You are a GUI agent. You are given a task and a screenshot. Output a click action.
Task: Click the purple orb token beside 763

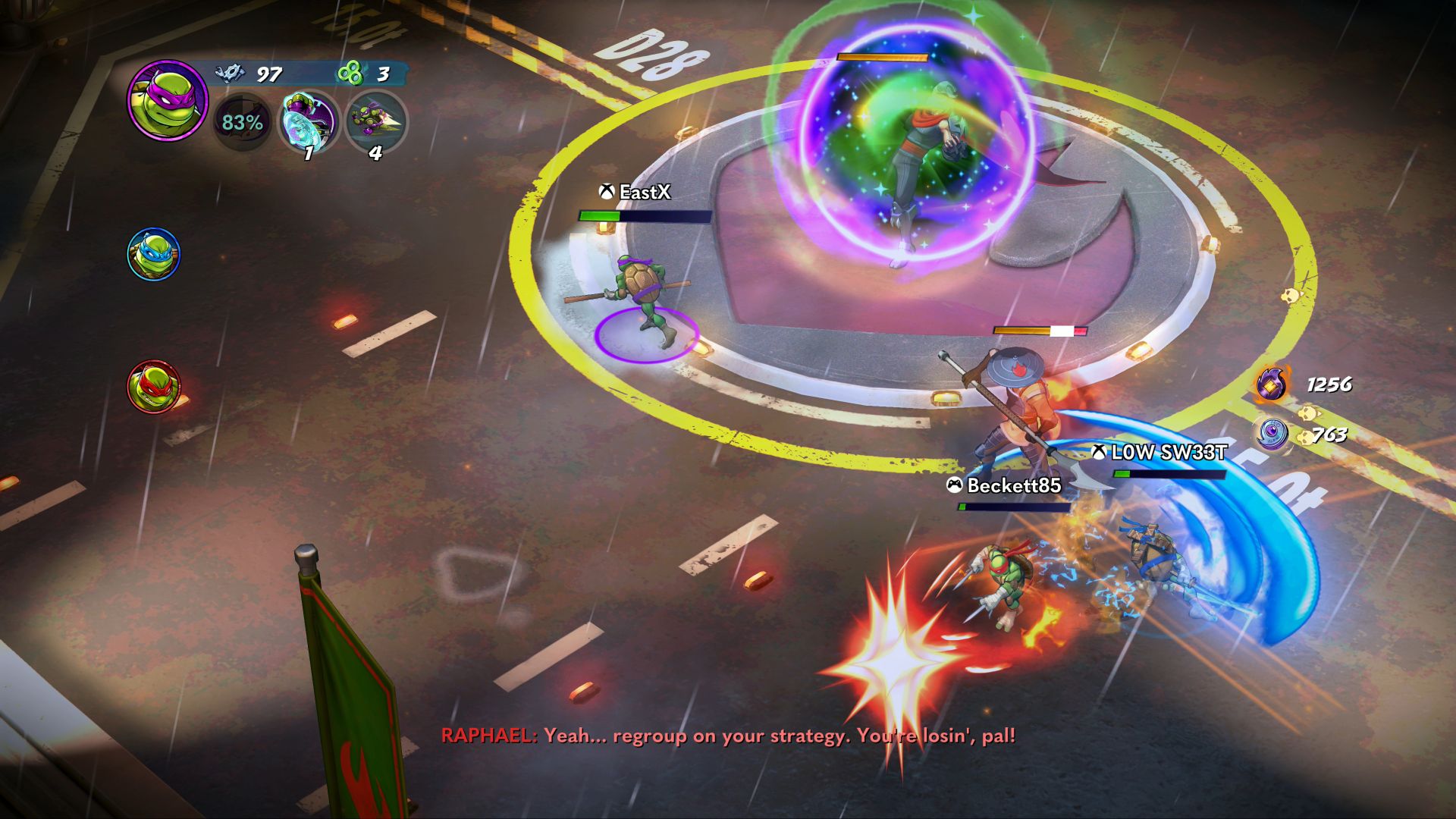click(1274, 435)
